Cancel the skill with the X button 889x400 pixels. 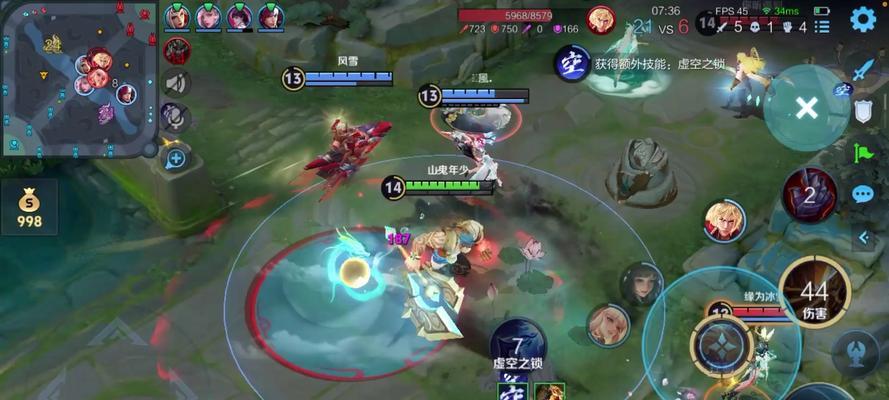click(806, 108)
